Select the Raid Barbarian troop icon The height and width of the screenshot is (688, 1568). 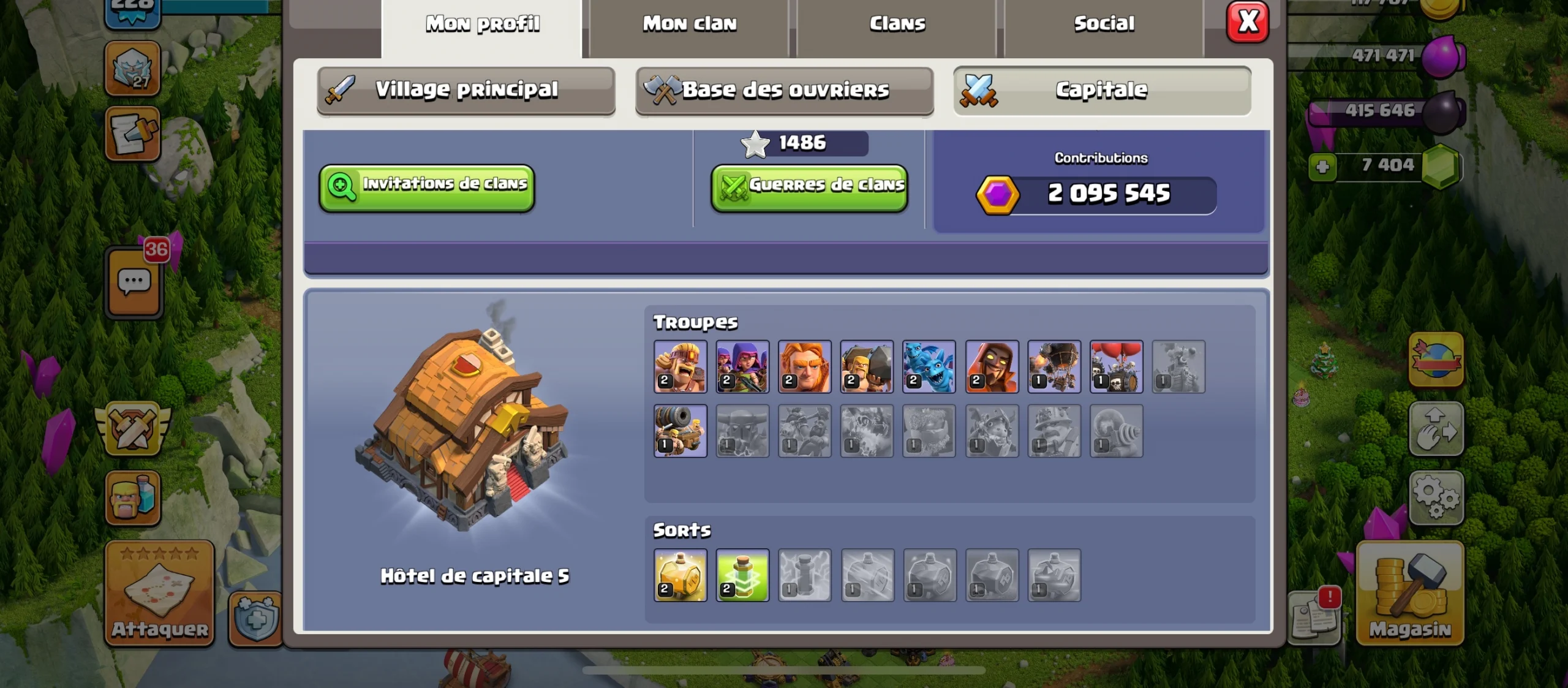point(682,368)
